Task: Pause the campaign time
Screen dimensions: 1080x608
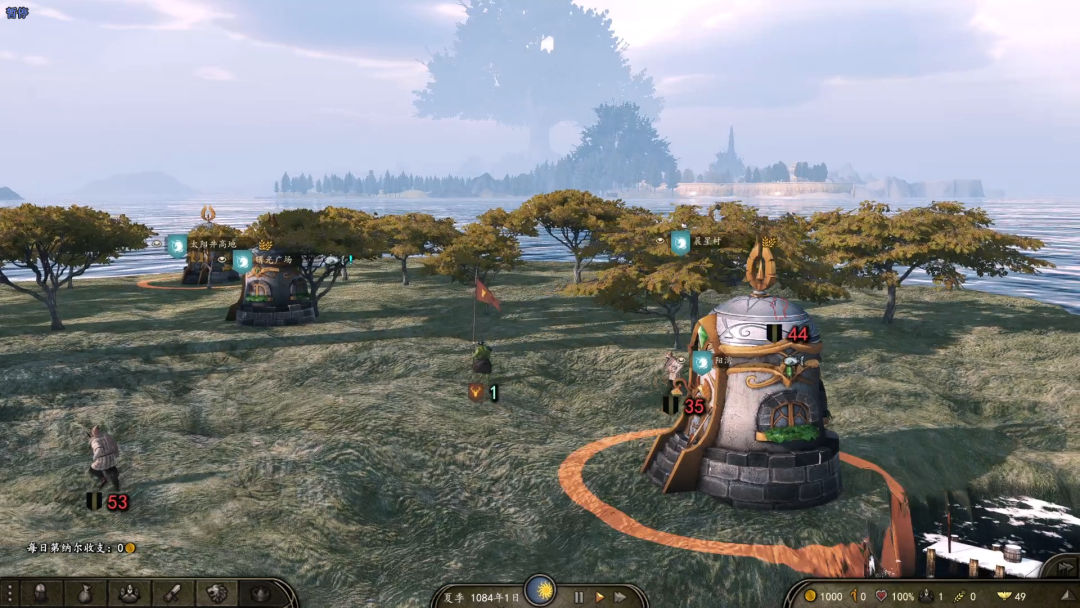Action: [x=578, y=597]
